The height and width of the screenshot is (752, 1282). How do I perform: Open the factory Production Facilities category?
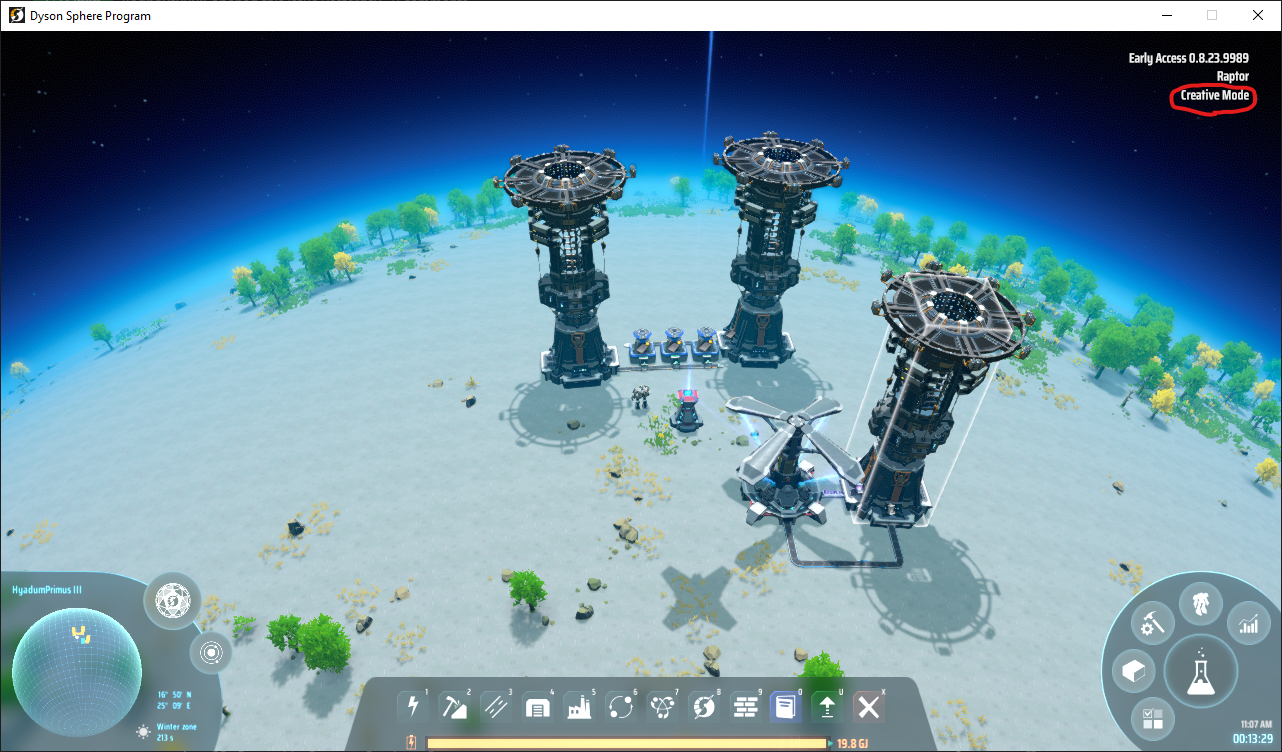pyautogui.click(x=579, y=706)
